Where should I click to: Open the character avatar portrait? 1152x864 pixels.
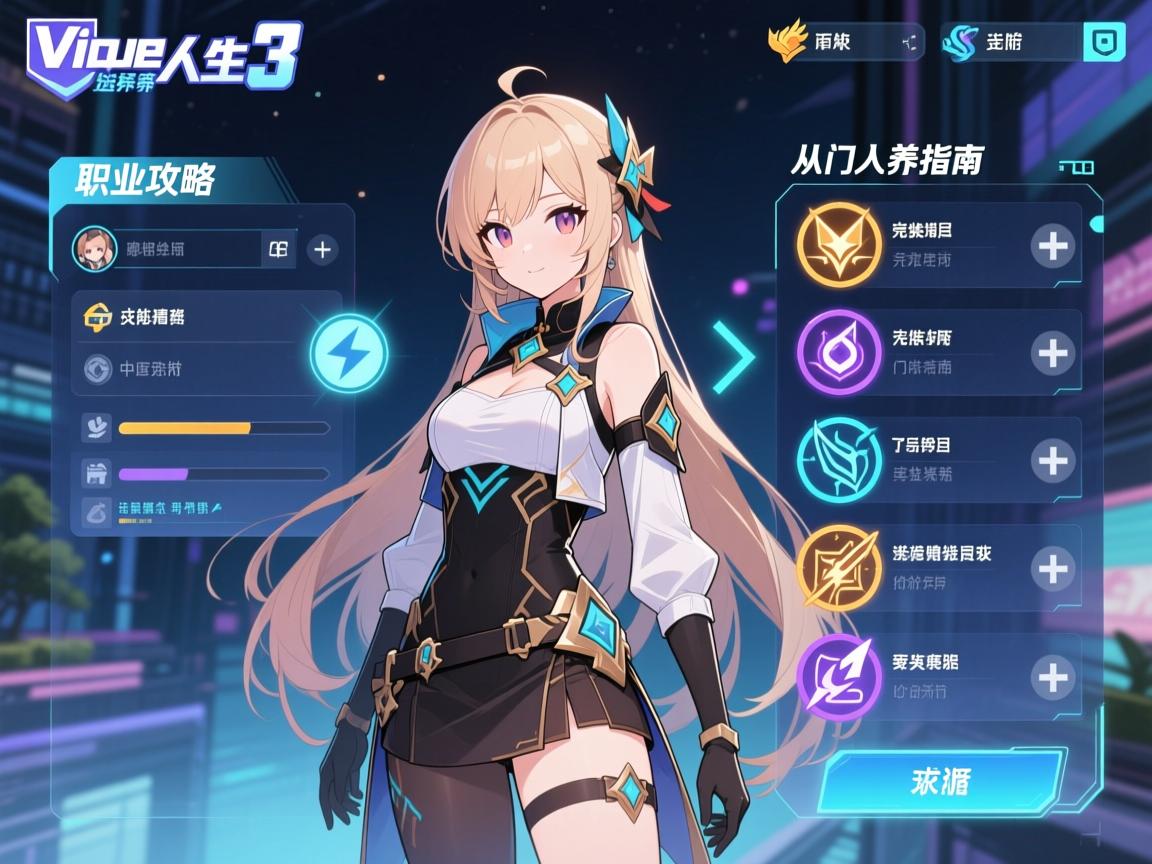tap(95, 249)
